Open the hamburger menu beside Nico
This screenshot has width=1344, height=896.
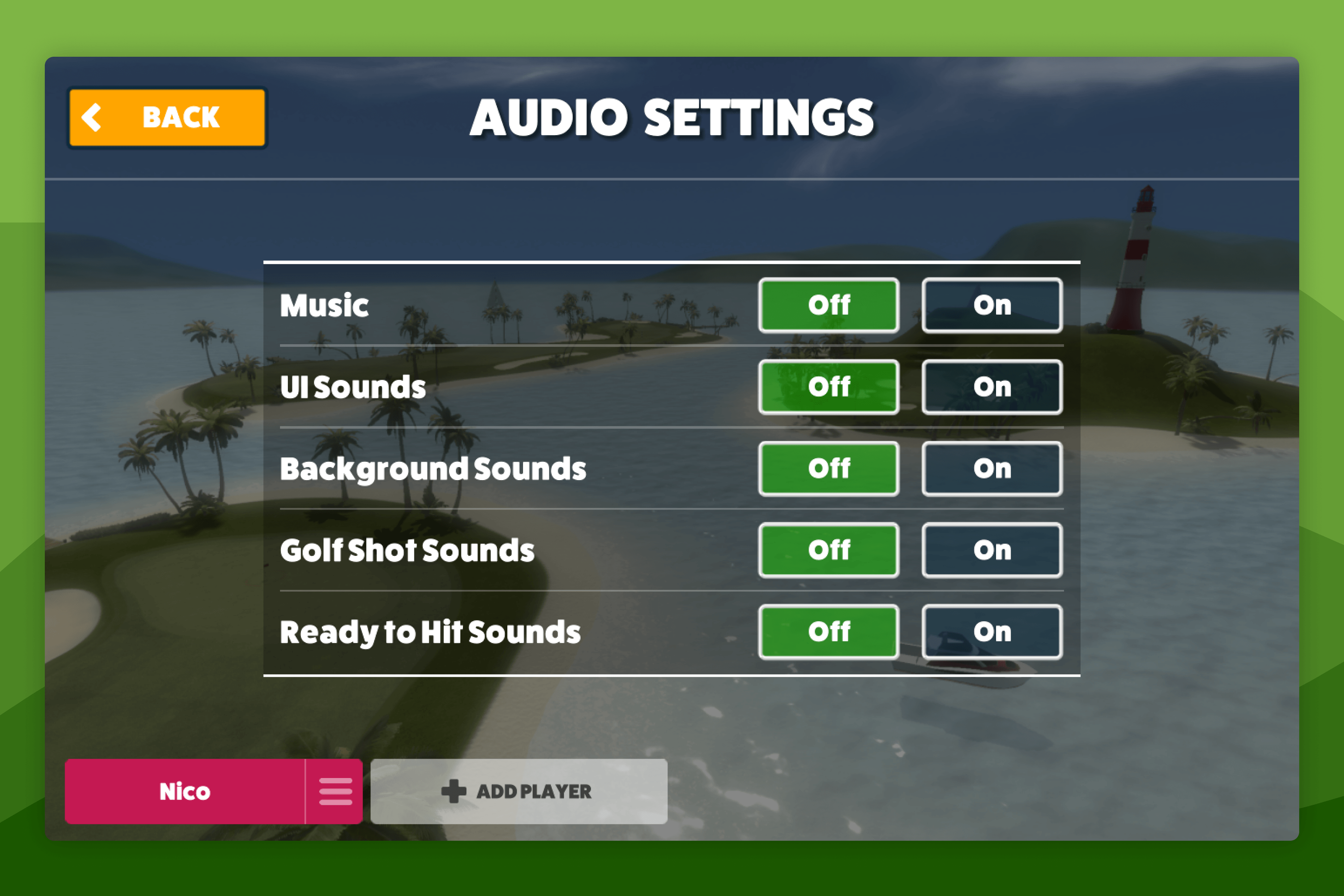[335, 791]
